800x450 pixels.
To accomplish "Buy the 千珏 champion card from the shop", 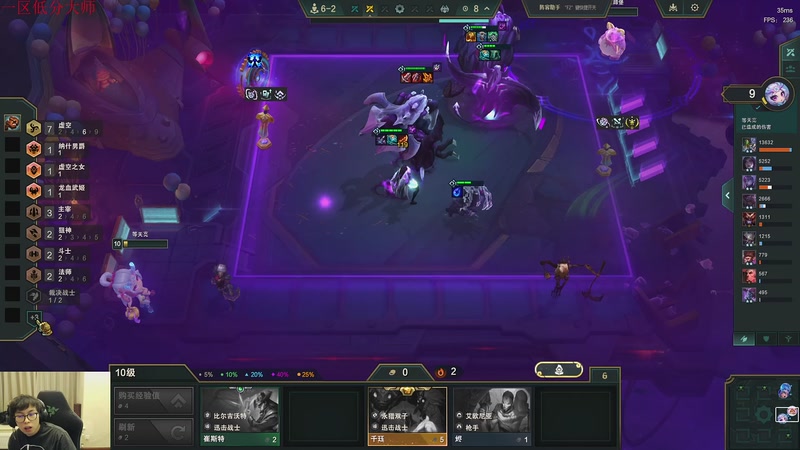I will [407, 415].
